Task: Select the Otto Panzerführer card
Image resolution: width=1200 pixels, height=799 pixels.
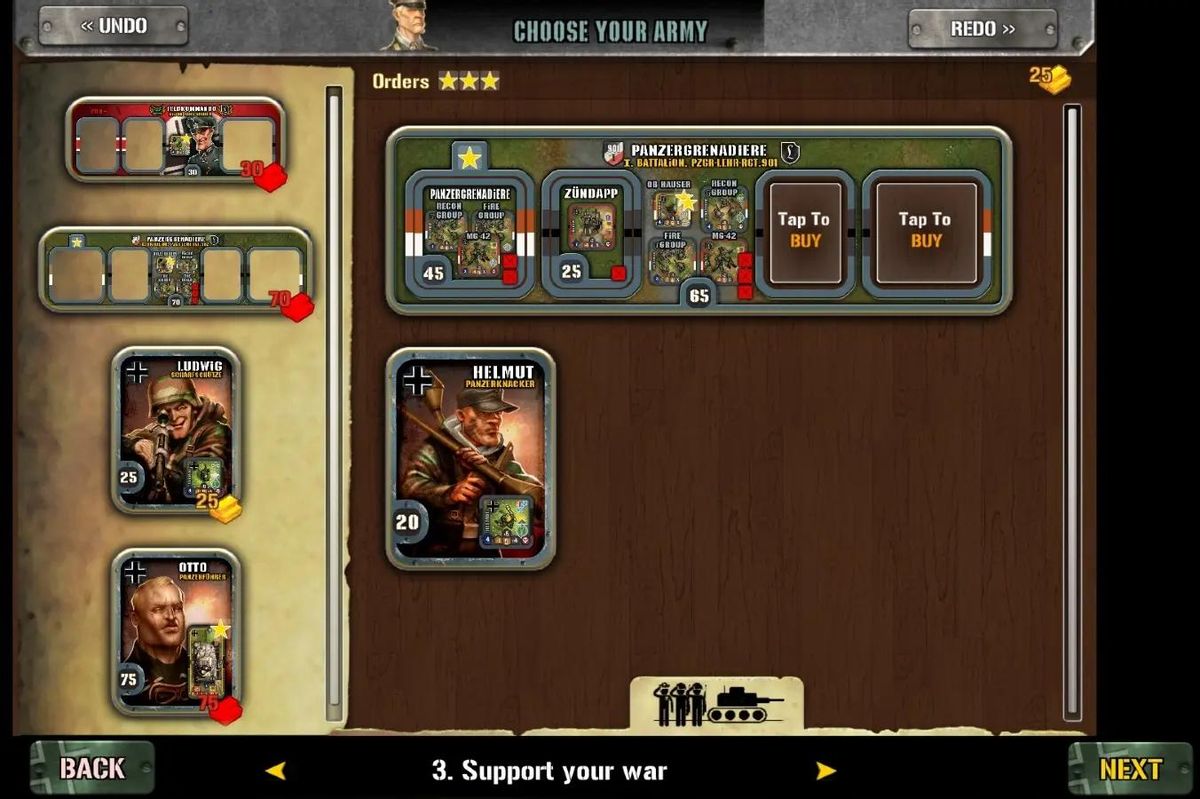Action: 176,631
